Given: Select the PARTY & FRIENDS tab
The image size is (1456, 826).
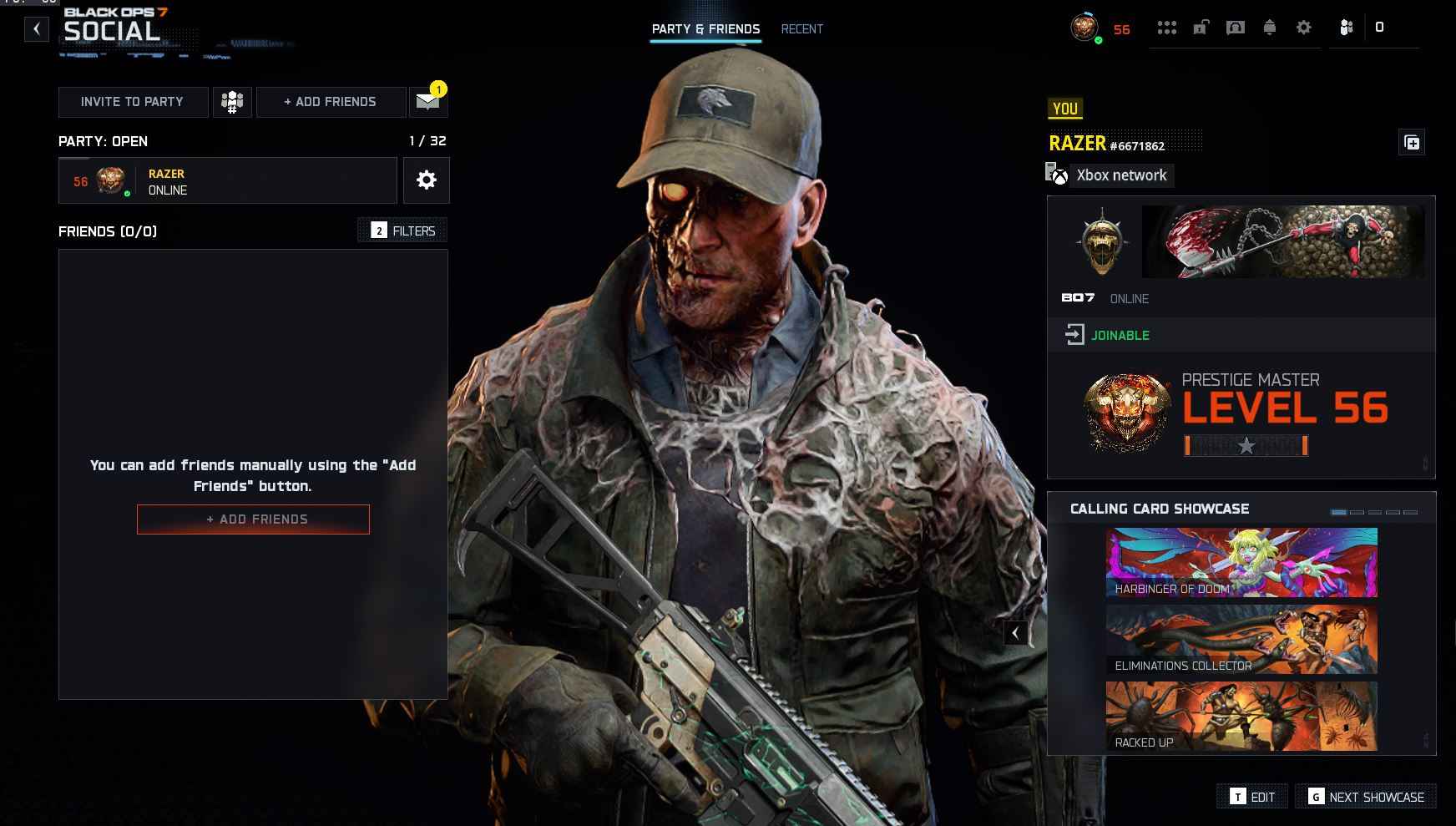Looking at the screenshot, I should click(x=705, y=28).
